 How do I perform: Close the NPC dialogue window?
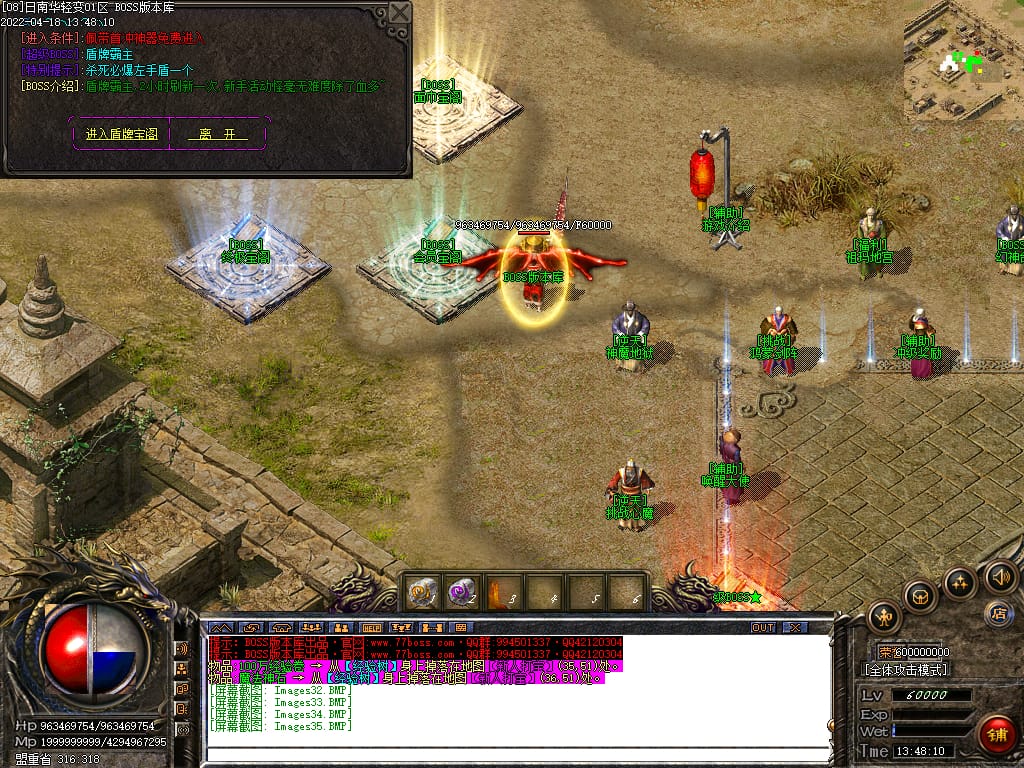[x=400, y=13]
